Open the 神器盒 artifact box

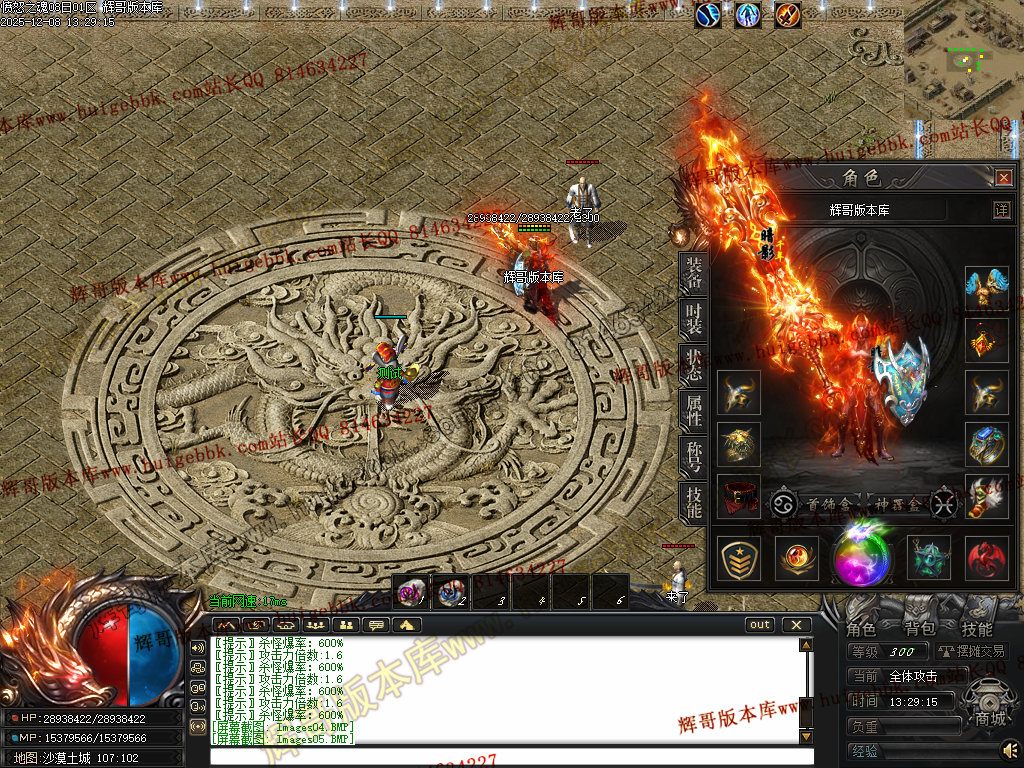[x=892, y=504]
